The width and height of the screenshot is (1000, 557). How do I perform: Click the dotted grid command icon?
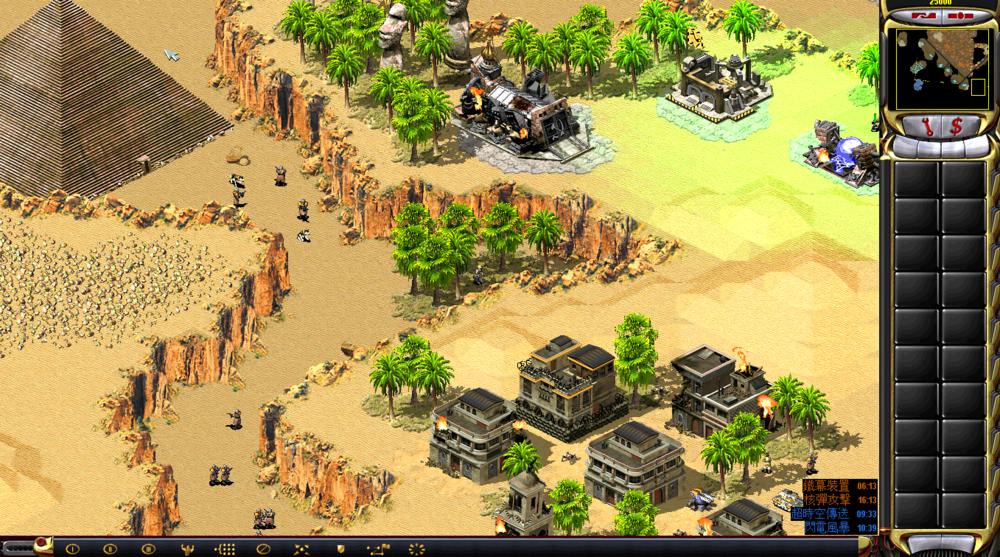click(x=226, y=549)
